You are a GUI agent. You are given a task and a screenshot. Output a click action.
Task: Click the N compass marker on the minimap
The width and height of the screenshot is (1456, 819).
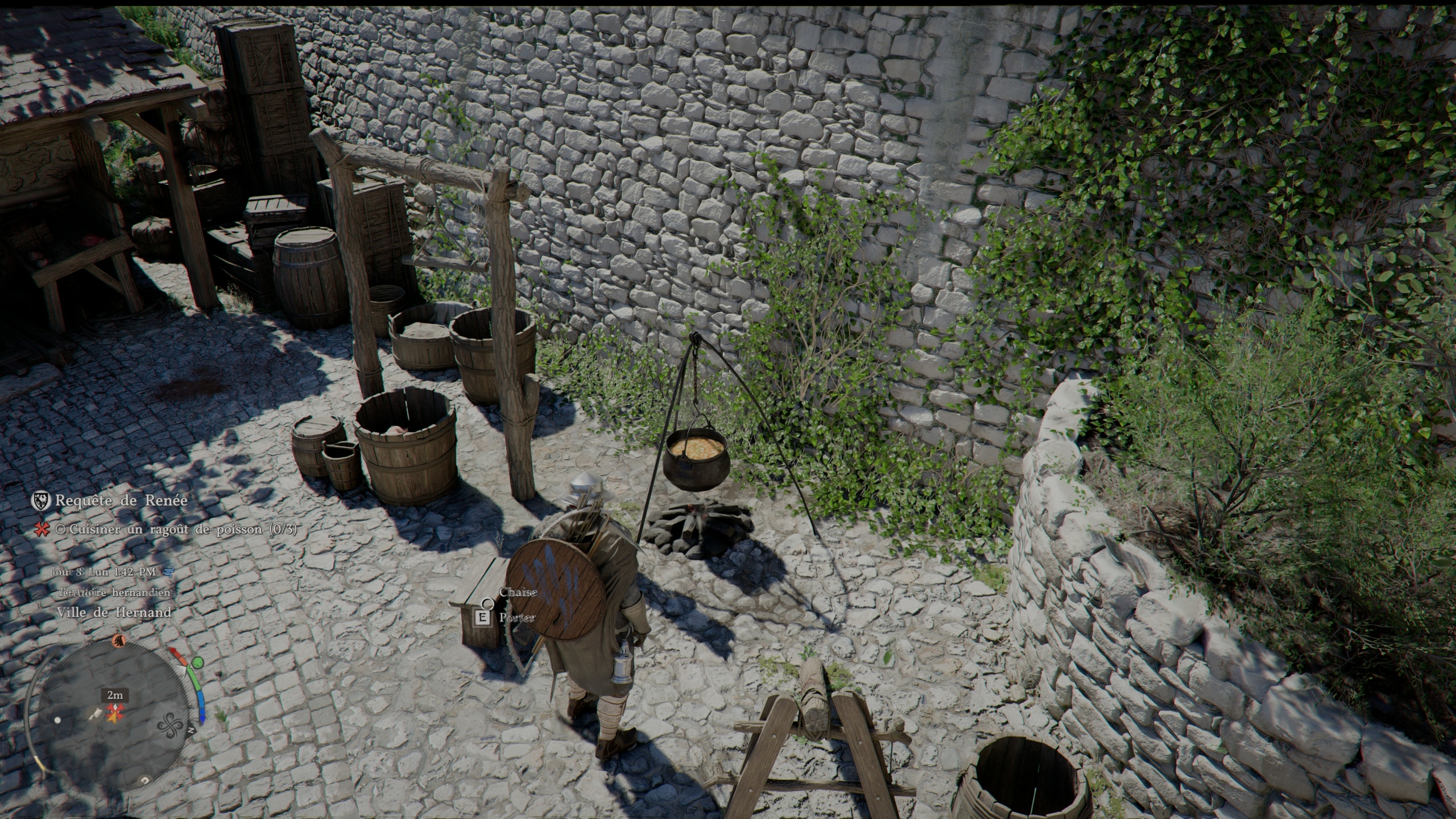(192, 730)
